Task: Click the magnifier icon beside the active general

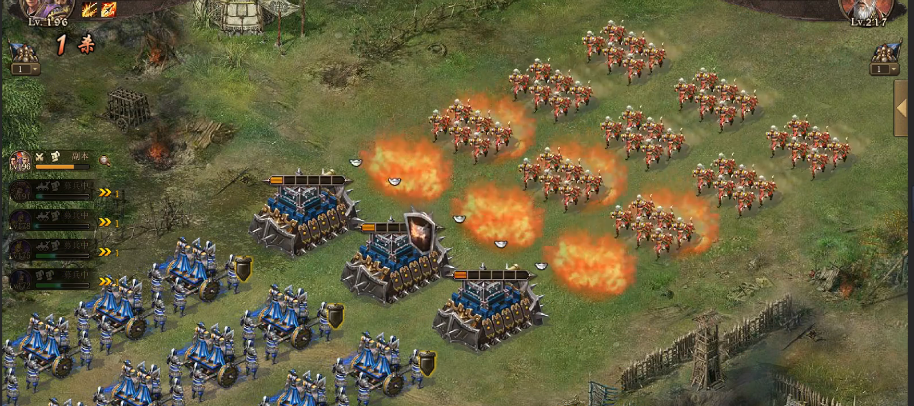Action: (x=103, y=160)
